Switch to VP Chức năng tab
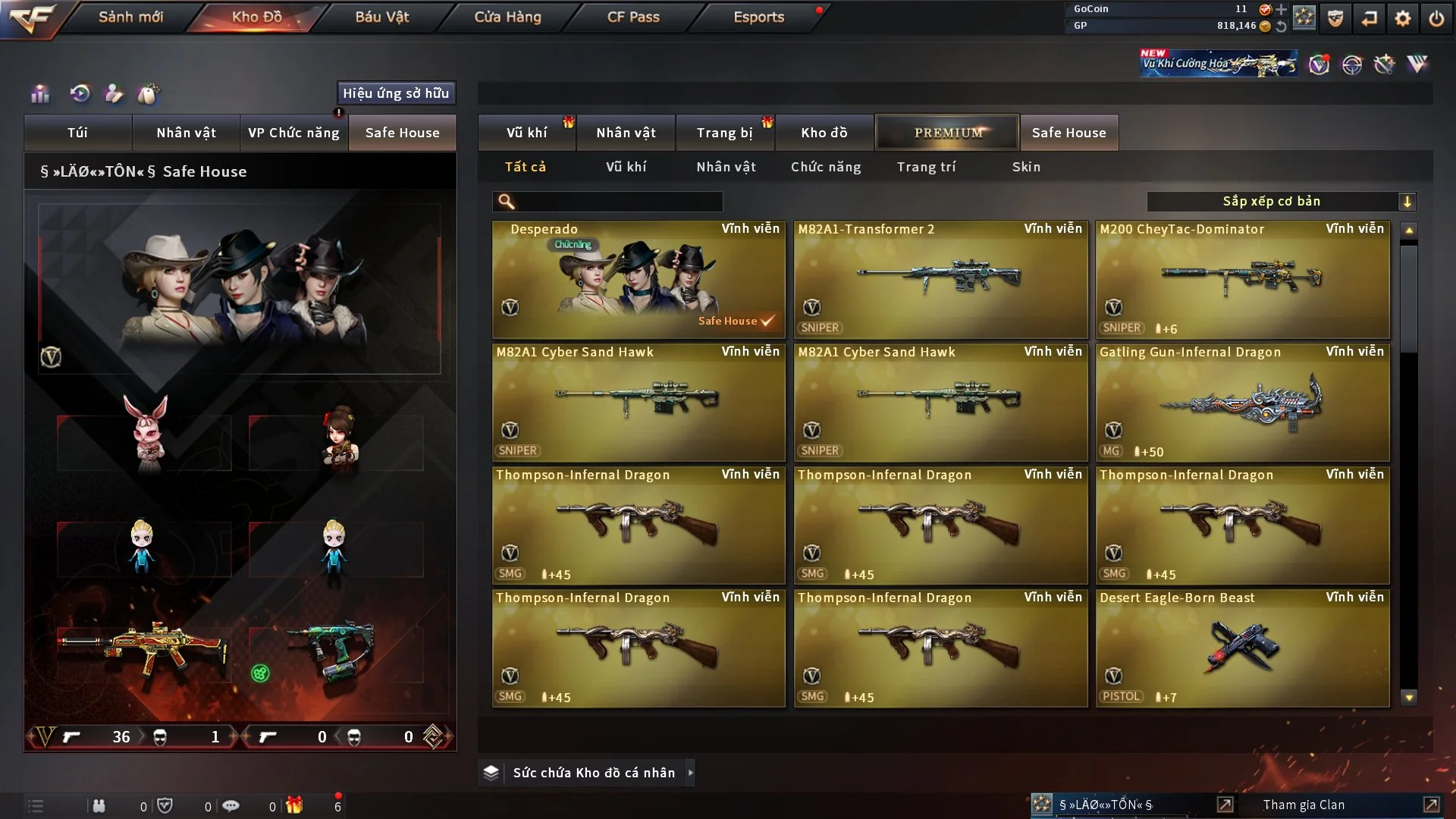Screen dimensions: 1456x819 pyautogui.click(x=293, y=133)
